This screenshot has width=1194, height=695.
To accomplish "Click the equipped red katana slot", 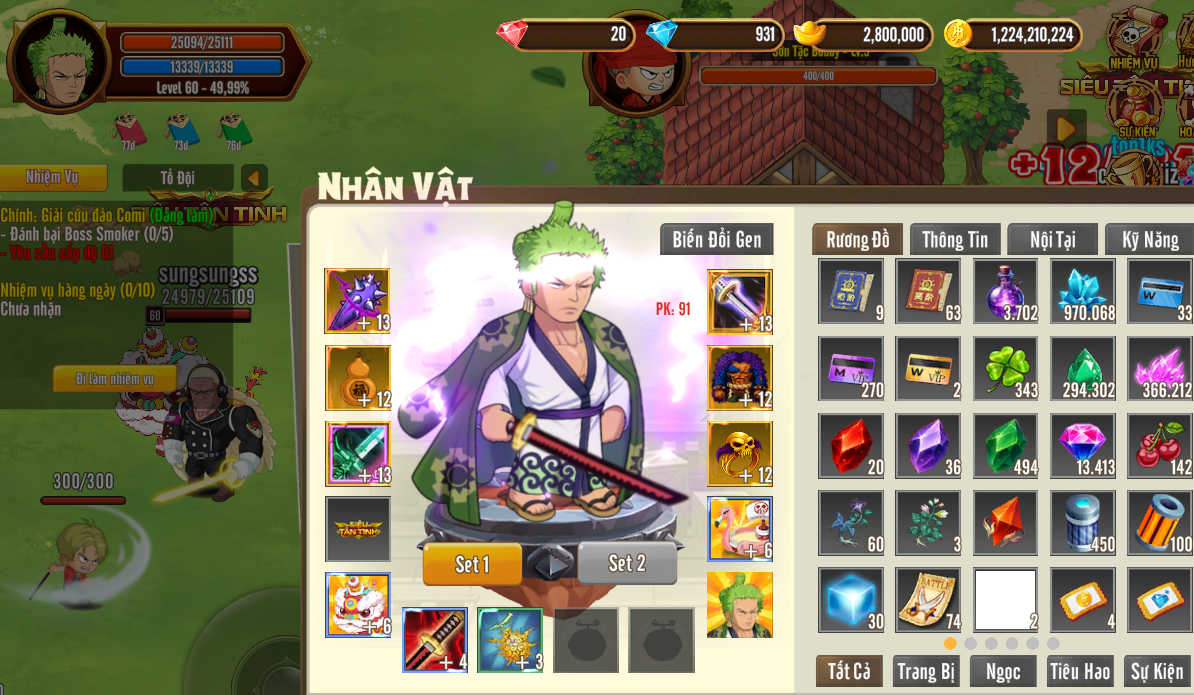I will point(435,640).
